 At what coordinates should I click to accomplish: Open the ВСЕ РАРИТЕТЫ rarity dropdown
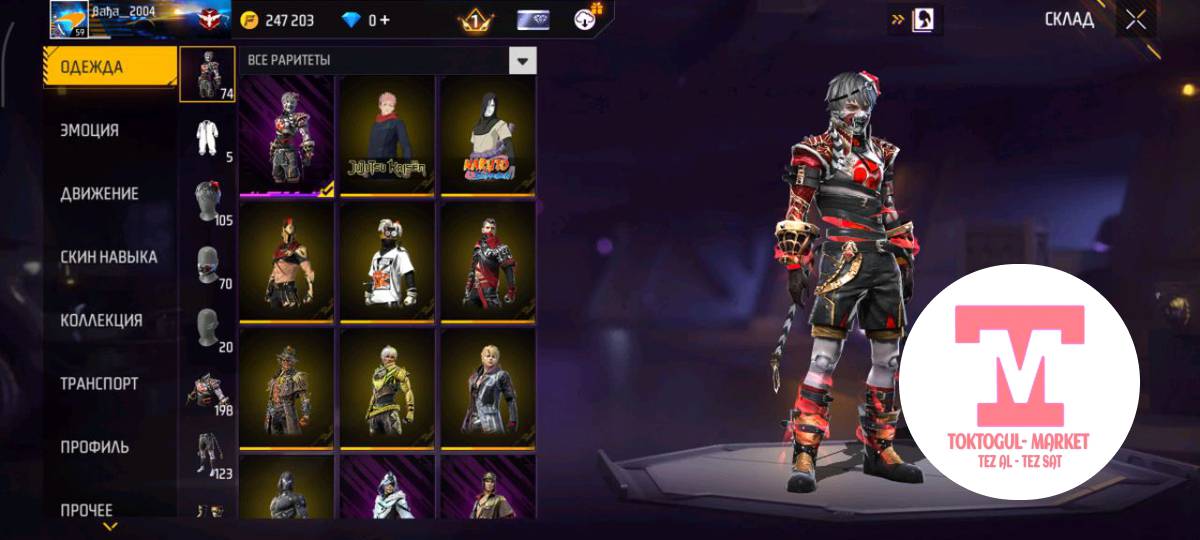522,60
